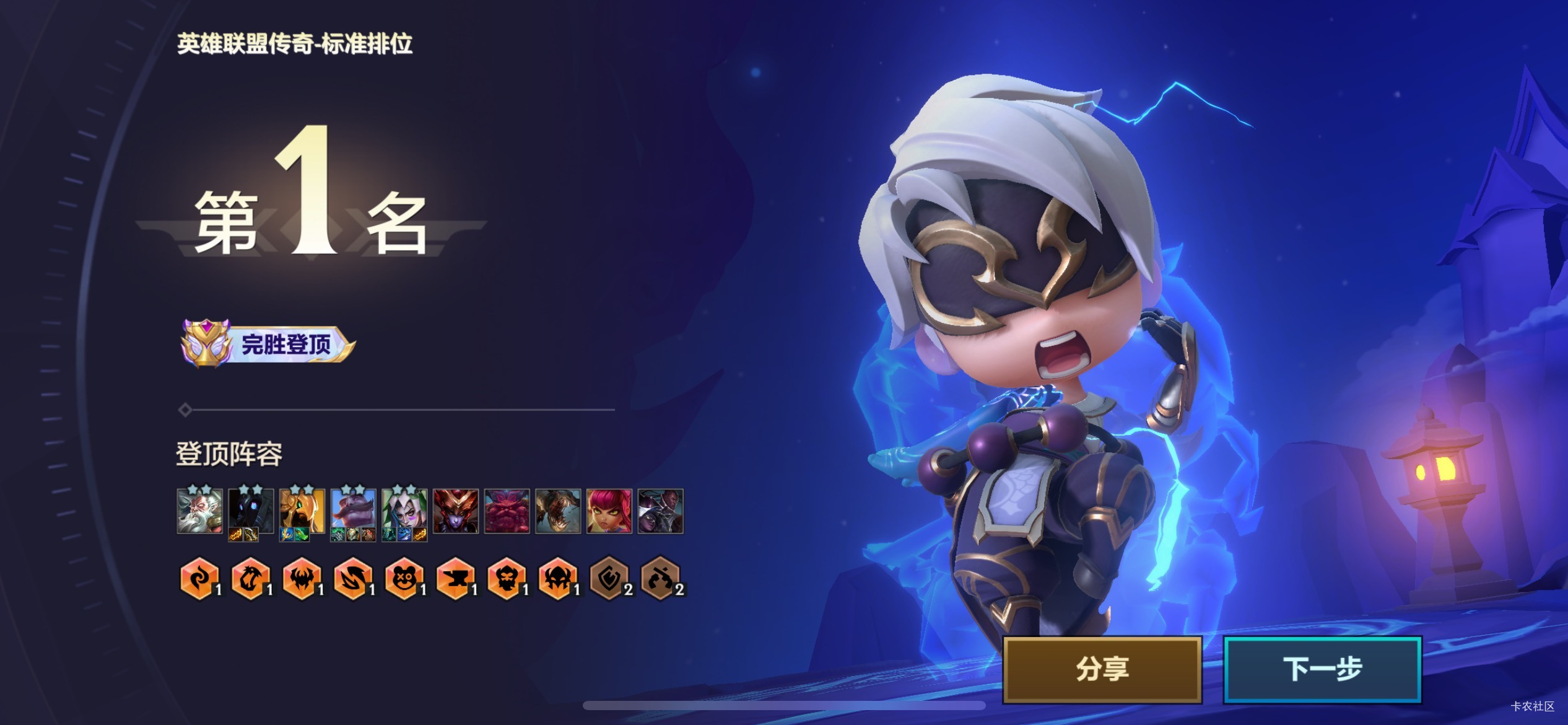Viewport: 1568px width, 725px height.
Task: Continue with the 下一步 button
Action: point(1322,669)
